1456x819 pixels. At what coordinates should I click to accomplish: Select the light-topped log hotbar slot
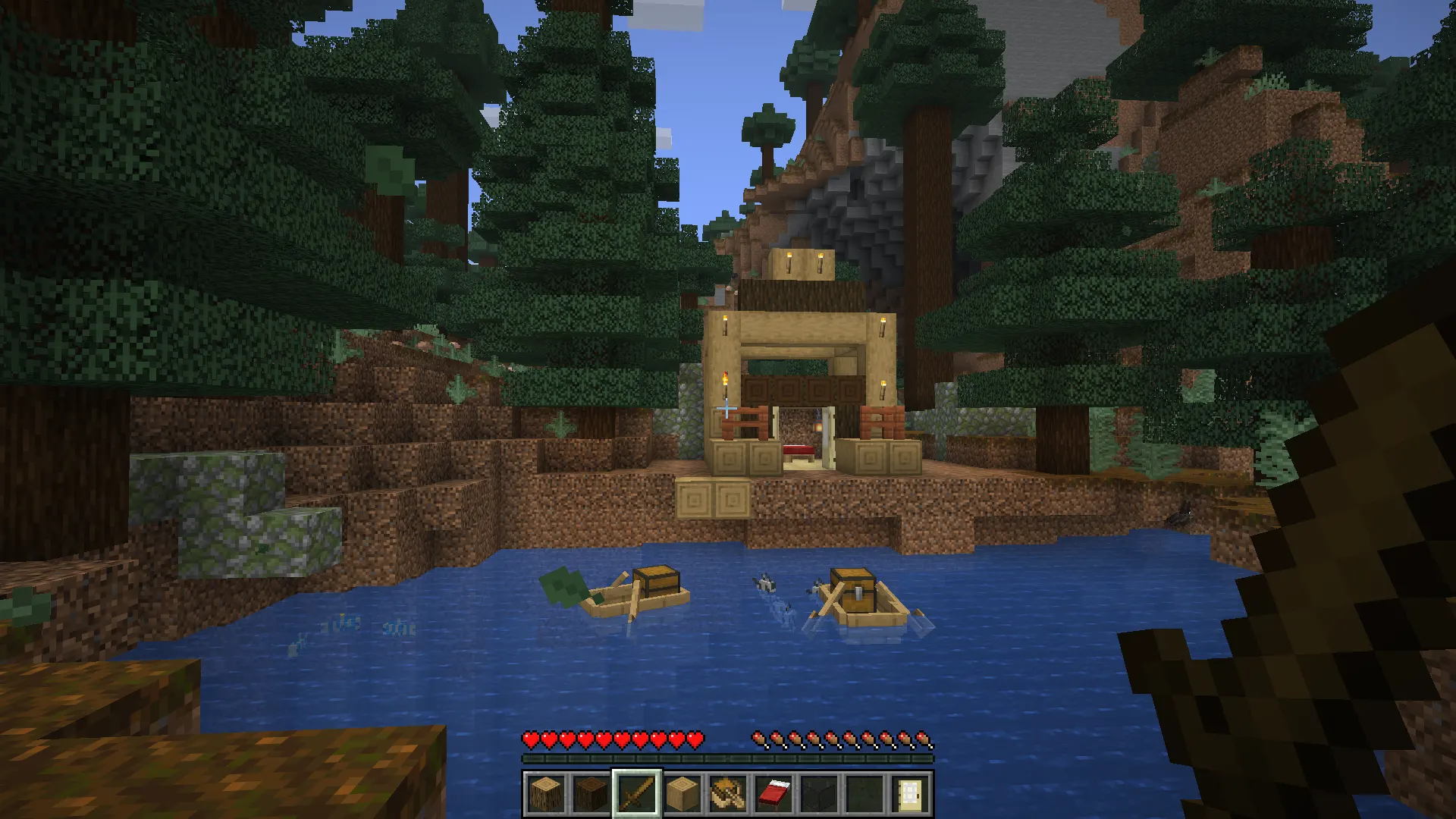tap(546, 794)
